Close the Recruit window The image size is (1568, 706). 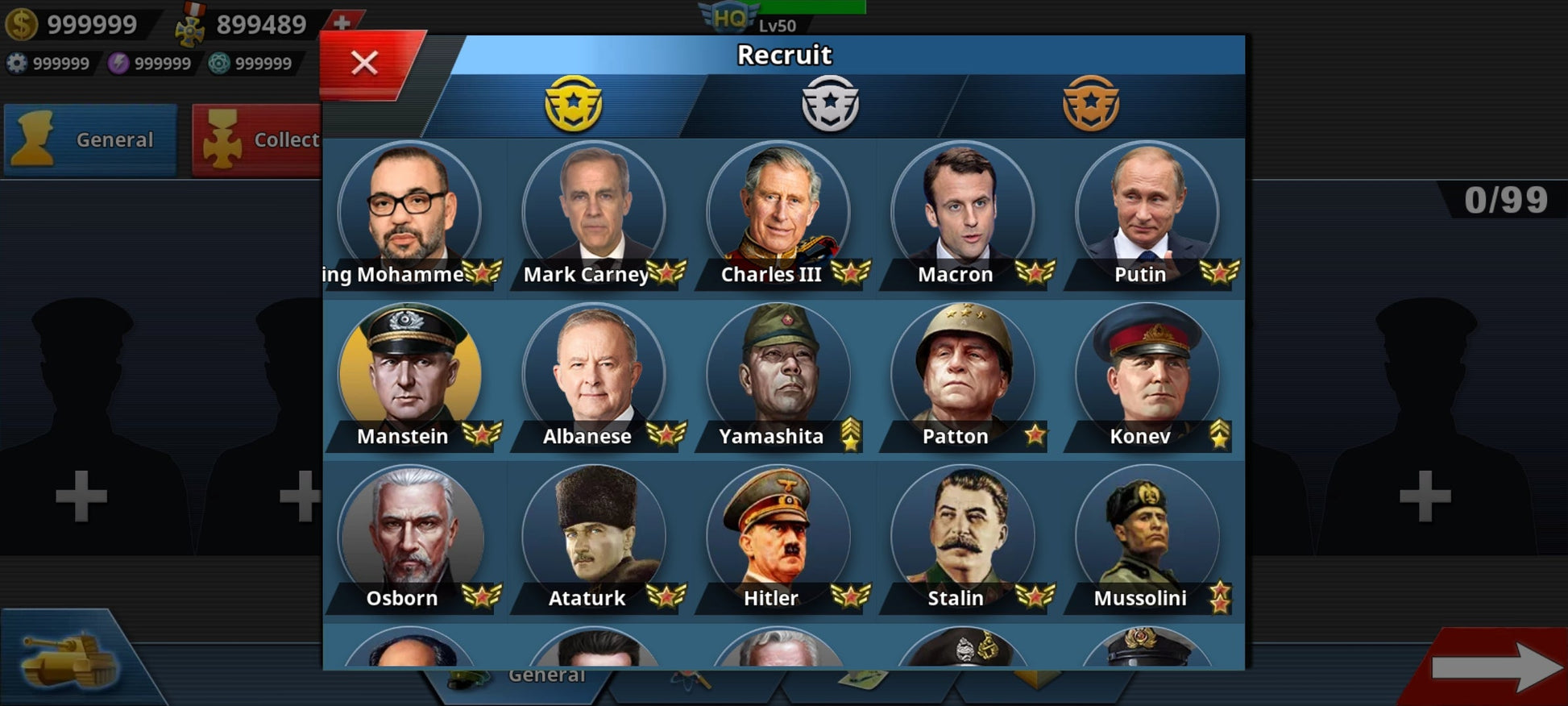point(365,63)
